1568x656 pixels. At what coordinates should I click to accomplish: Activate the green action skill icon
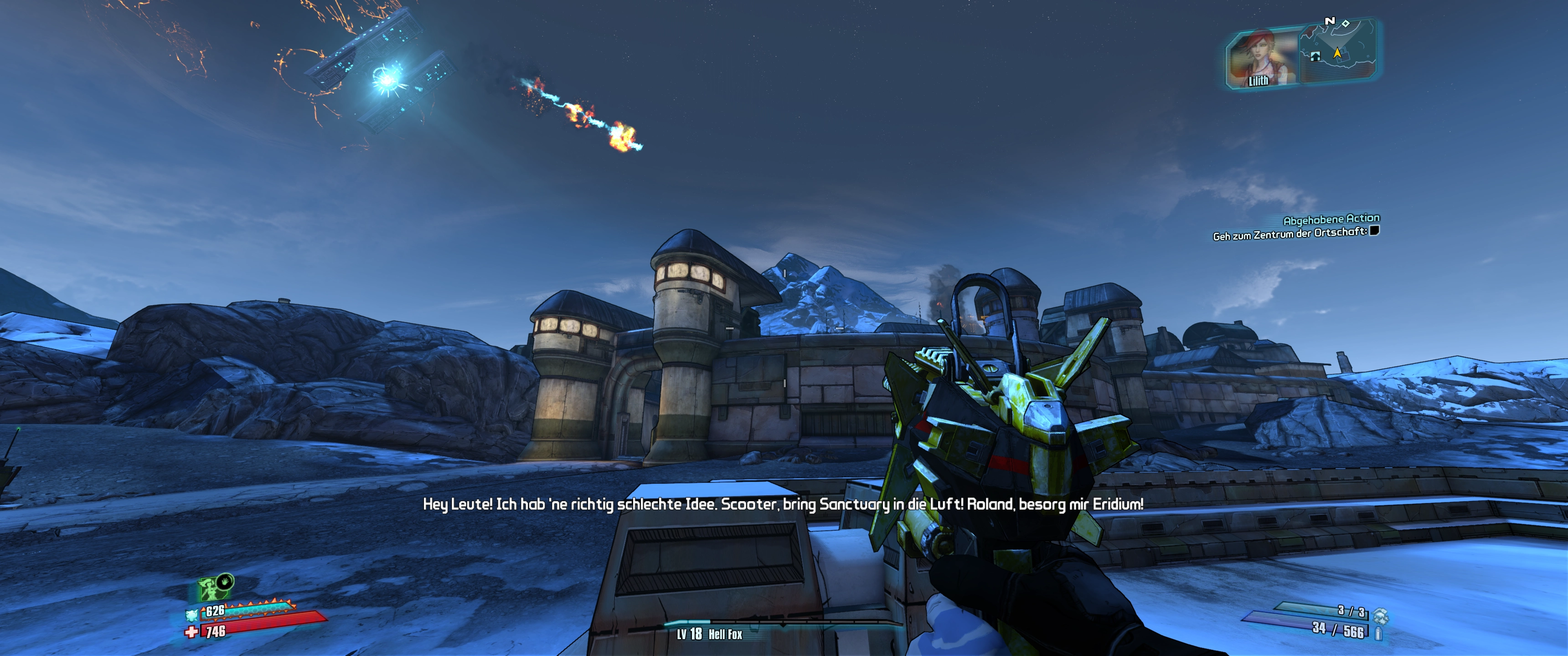pyautogui.click(x=209, y=589)
